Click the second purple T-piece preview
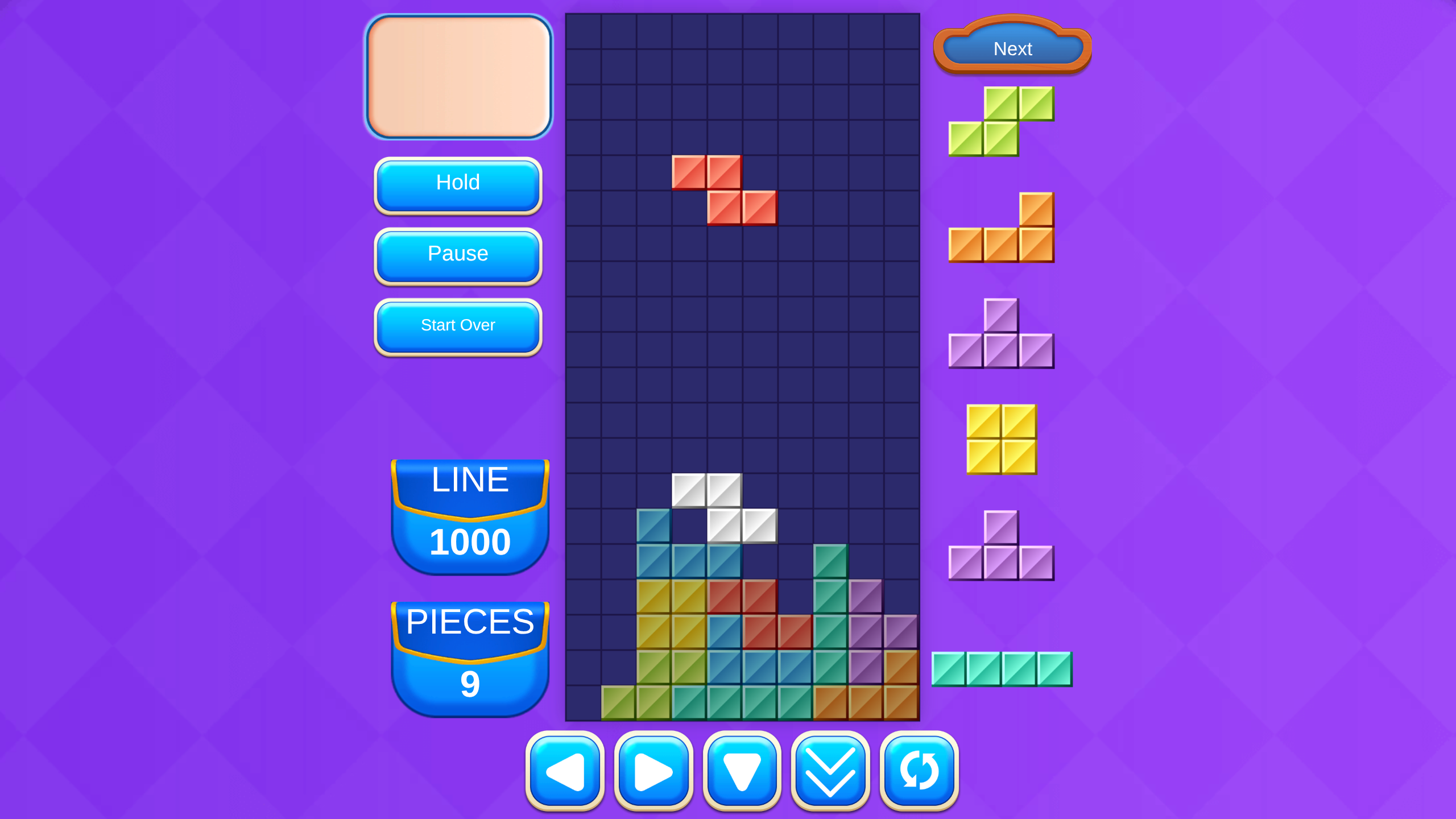 [x=1001, y=546]
